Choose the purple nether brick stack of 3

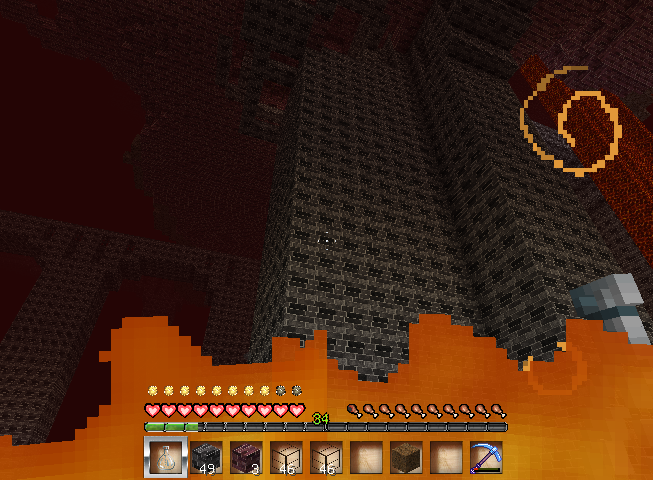tap(246, 457)
